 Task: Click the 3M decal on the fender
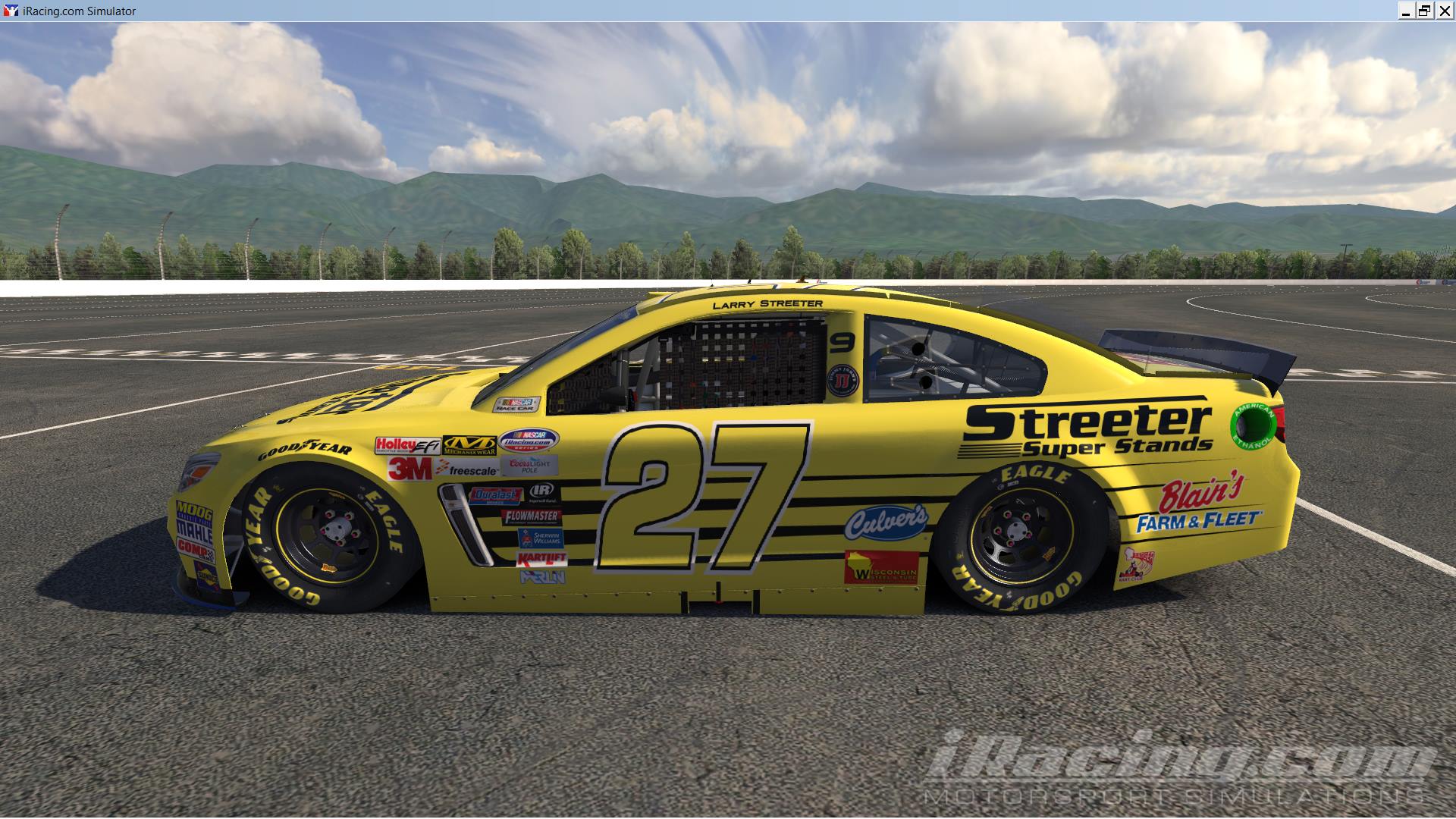pos(409,469)
